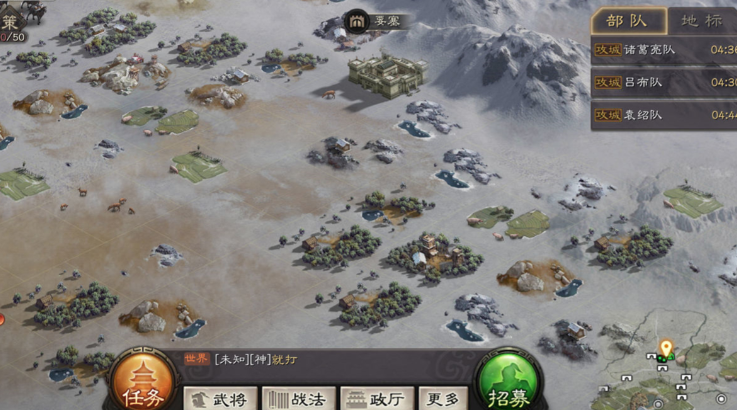Image resolution: width=737 pixels, height=410 pixels.
Task: Open the 任务 quest menu
Action: pyautogui.click(x=143, y=381)
